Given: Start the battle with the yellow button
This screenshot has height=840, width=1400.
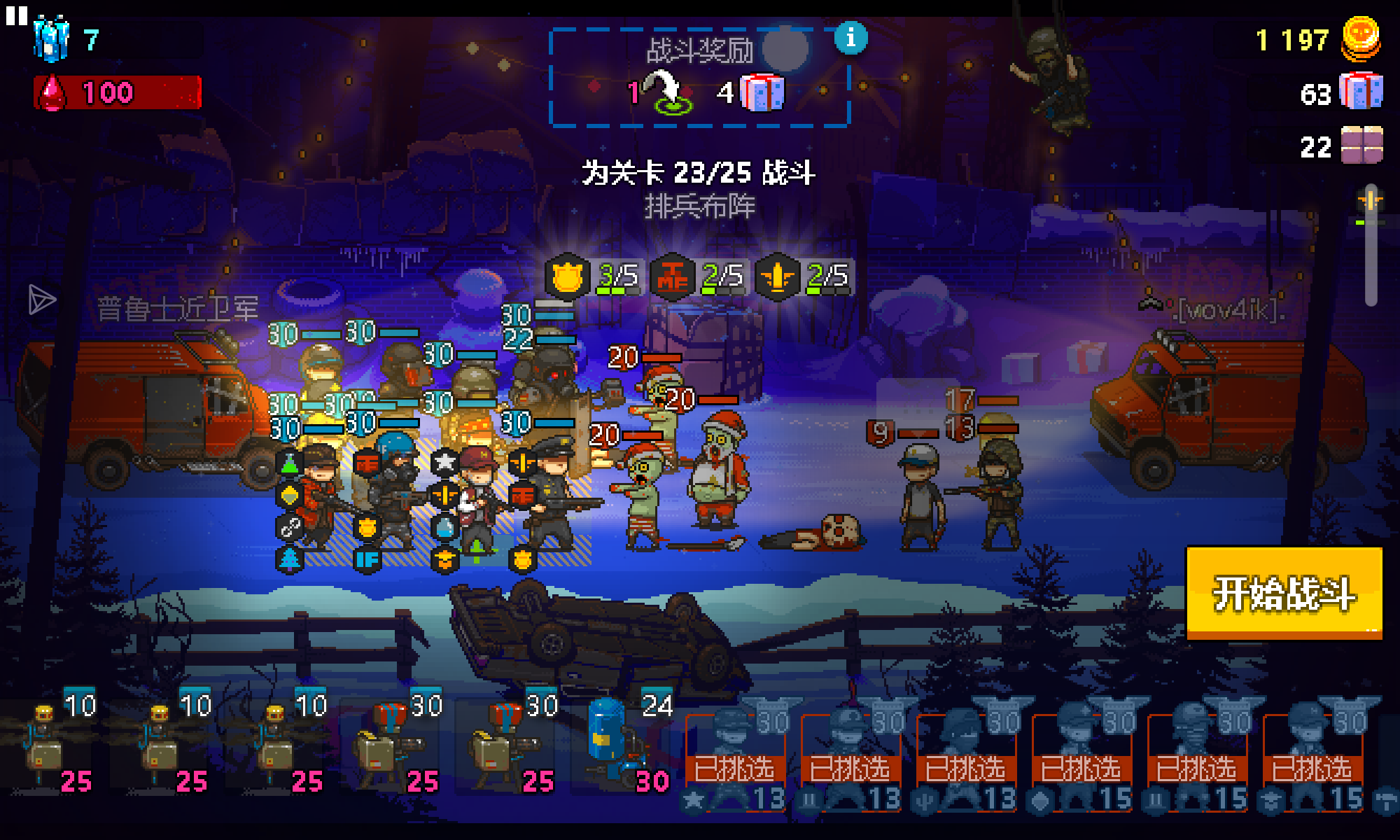Looking at the screenshot, I should pyautogui.click(x=1284, y=594).
